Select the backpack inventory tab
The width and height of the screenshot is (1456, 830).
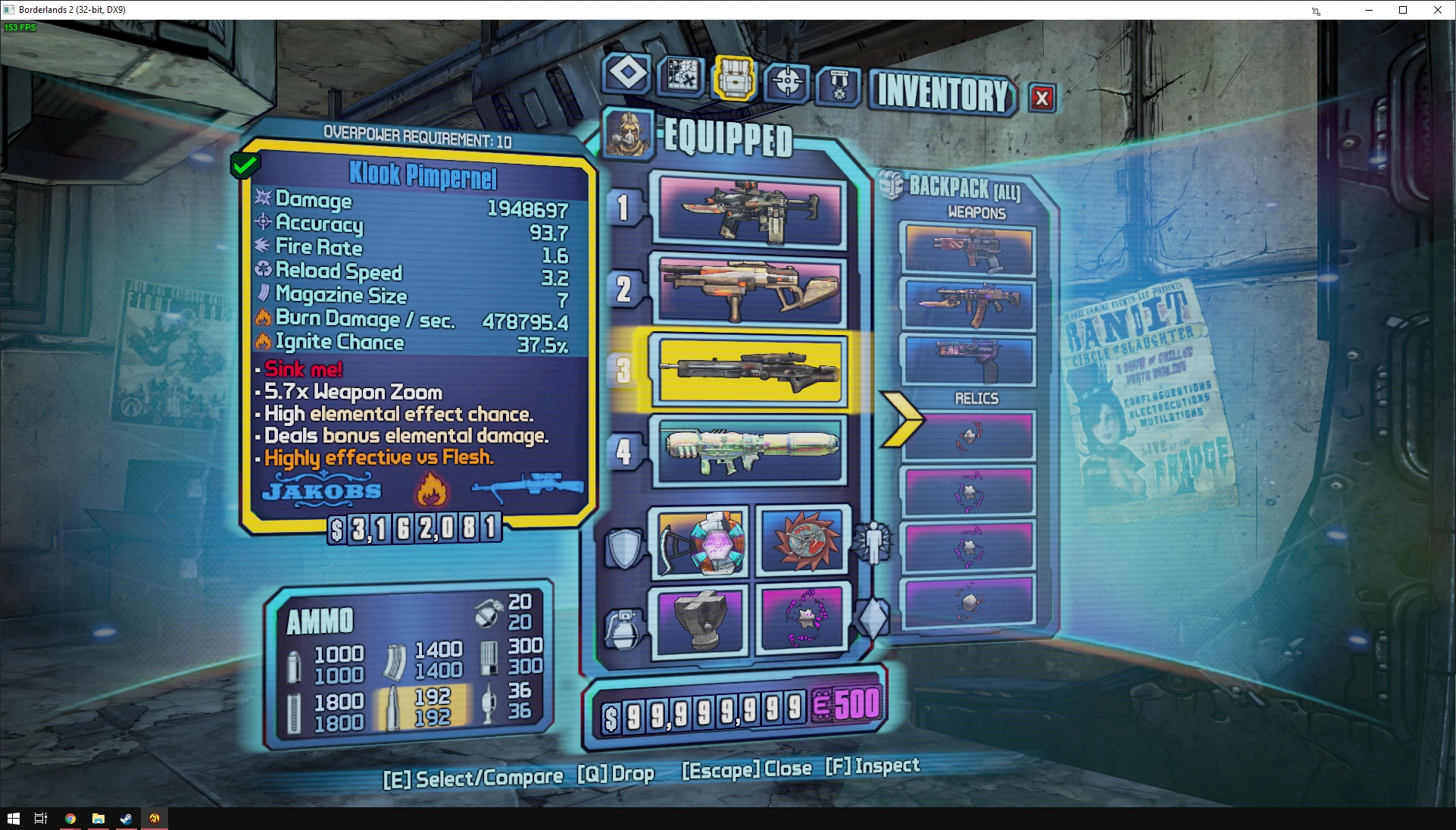pos(733,78)
